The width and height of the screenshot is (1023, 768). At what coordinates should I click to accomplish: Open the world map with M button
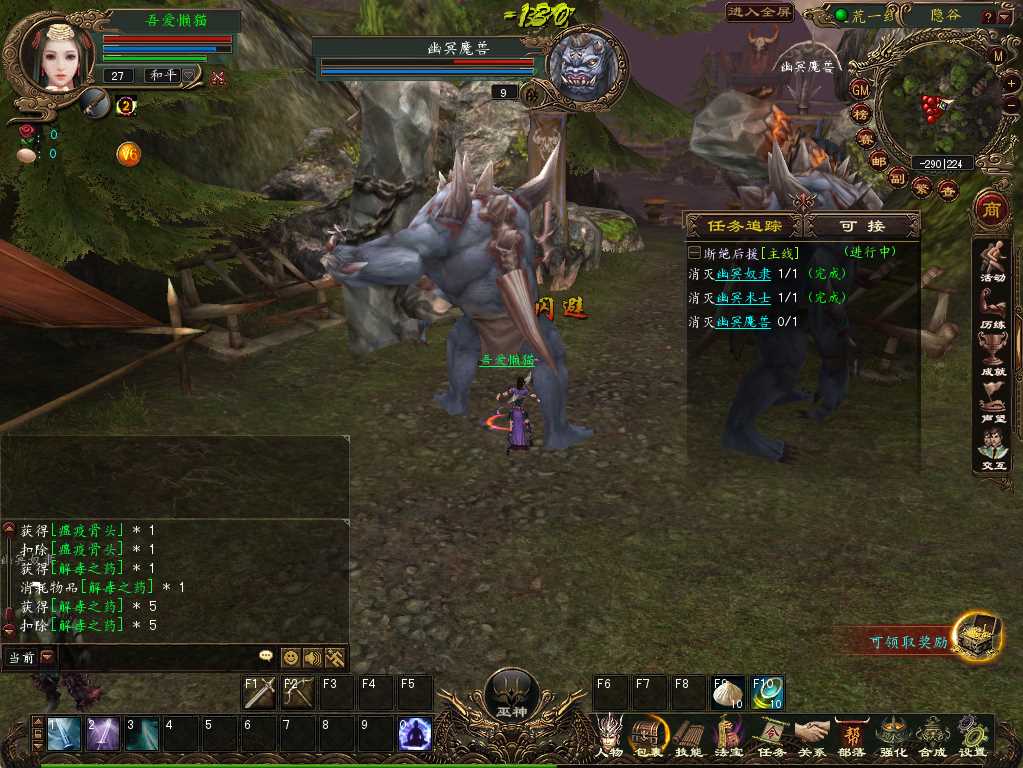pos(998,57)
